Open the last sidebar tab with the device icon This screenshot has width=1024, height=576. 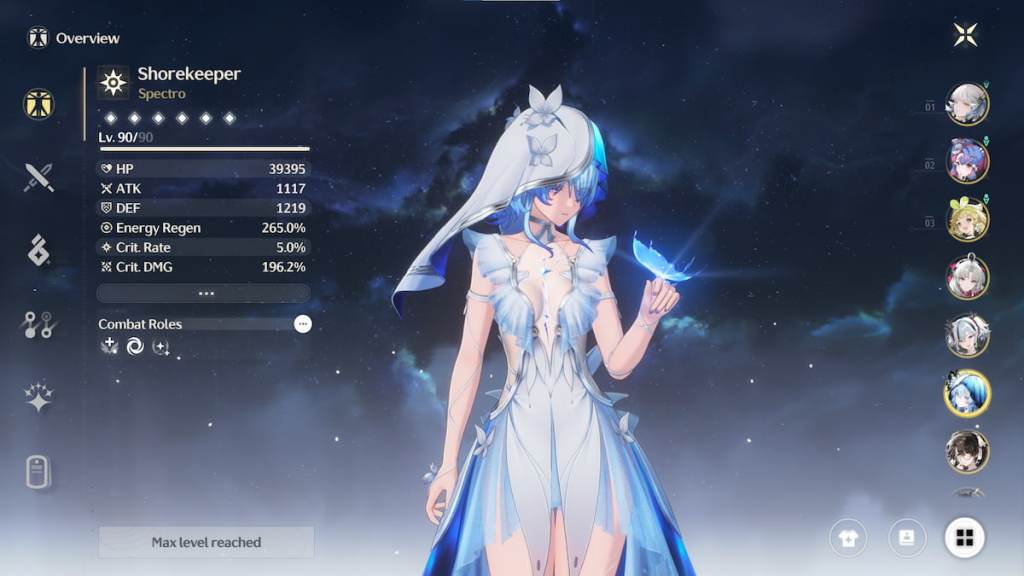pyautogui.click(x=39, y=471)
